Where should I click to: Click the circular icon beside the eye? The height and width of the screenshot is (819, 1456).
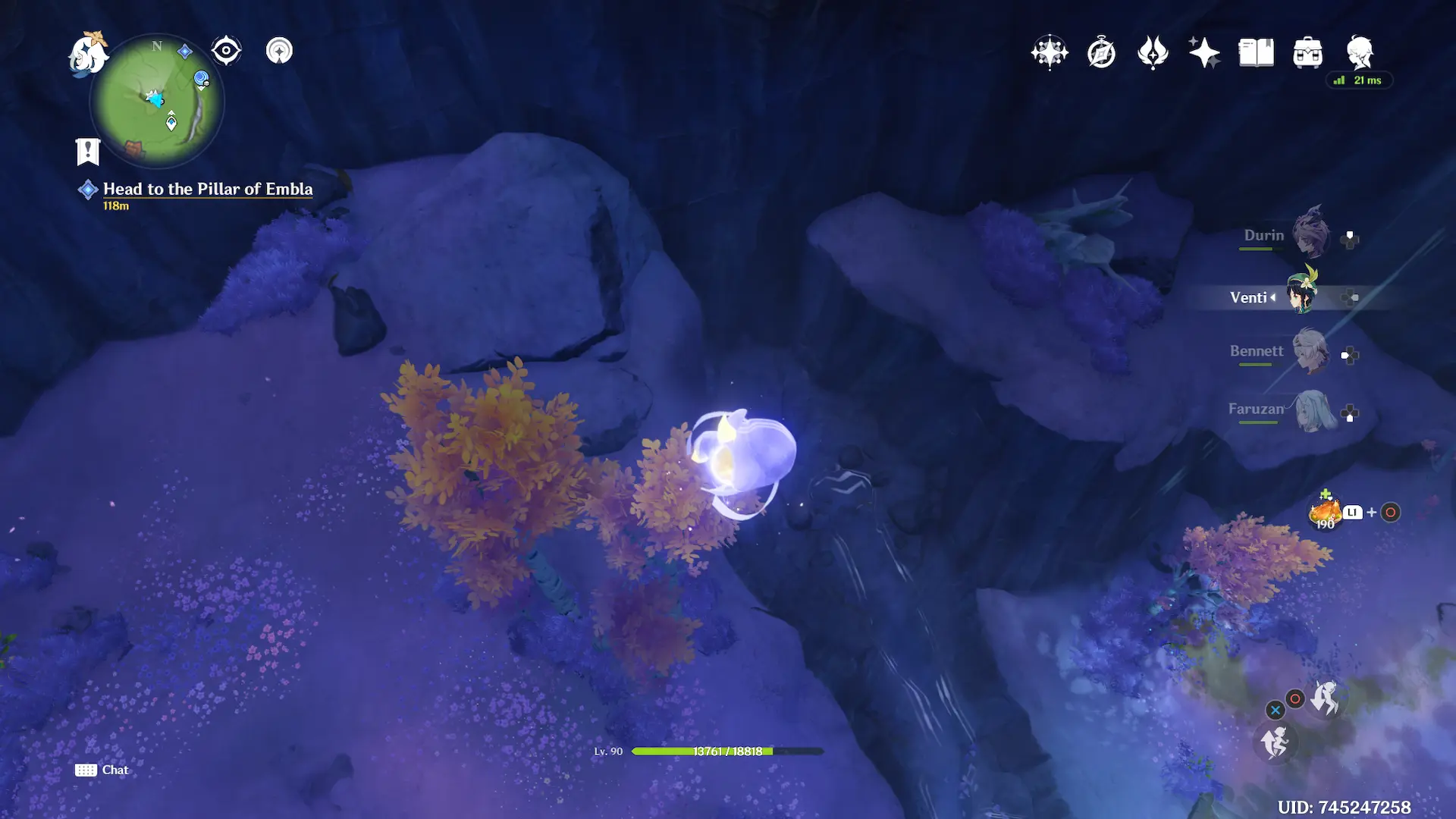click(x=279, y=51)
